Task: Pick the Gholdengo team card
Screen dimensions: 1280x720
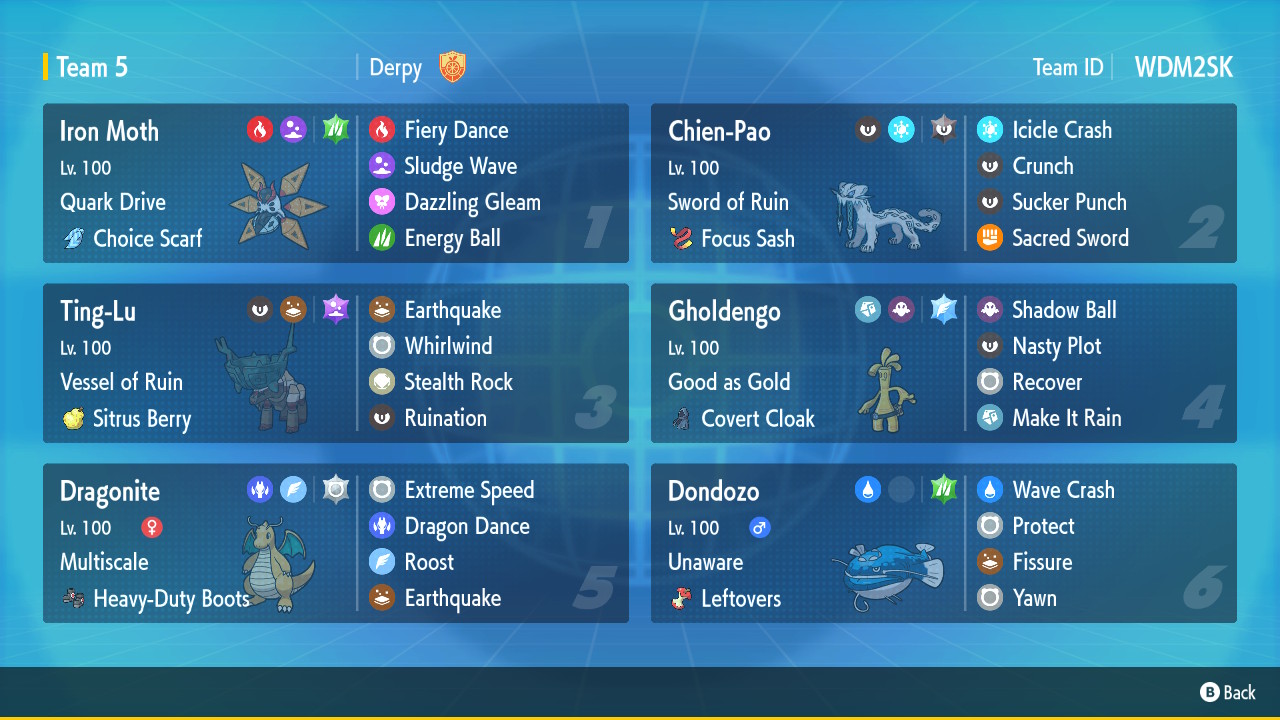Action: pyautogui.click(x=943, y=363)
